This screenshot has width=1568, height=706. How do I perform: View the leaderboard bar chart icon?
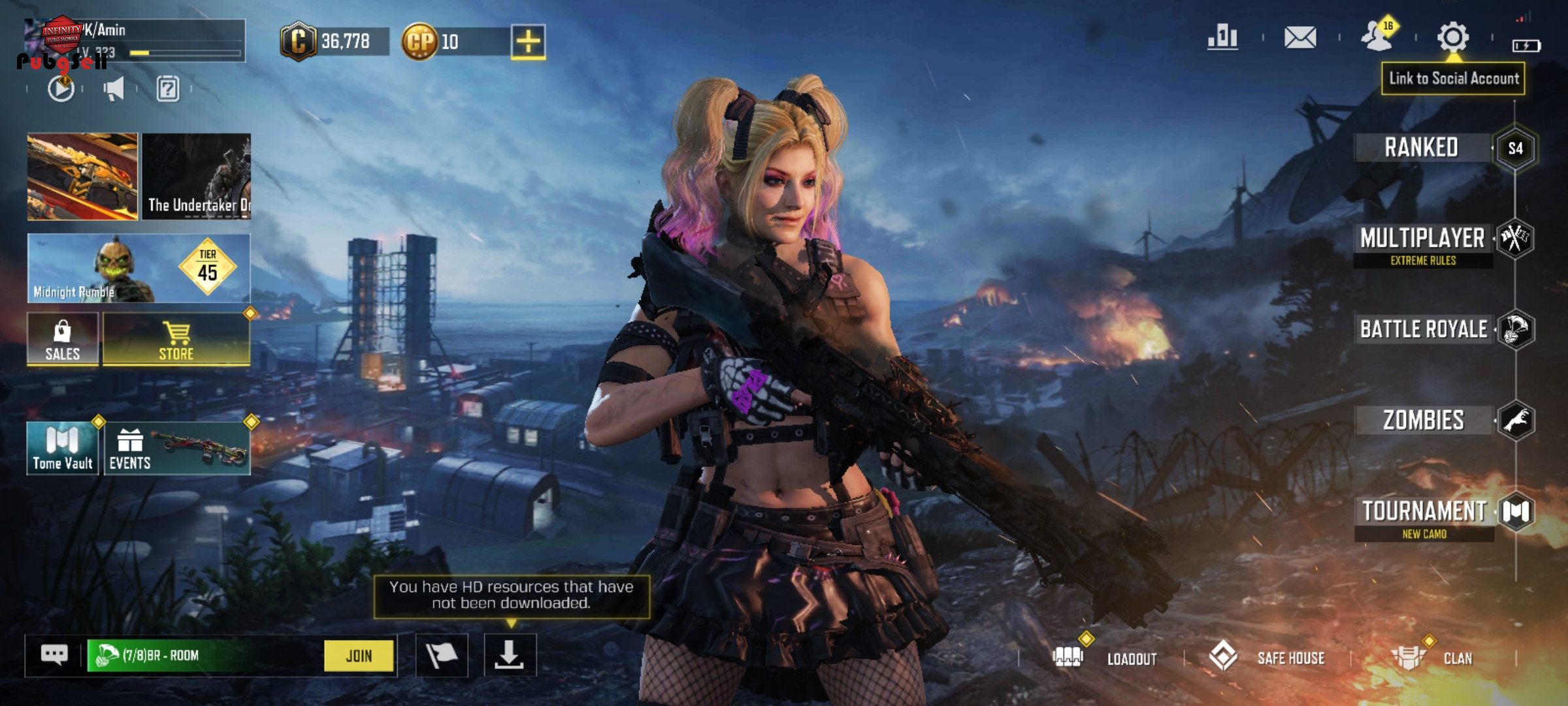pyautogui.click(x=1223, y=37)
